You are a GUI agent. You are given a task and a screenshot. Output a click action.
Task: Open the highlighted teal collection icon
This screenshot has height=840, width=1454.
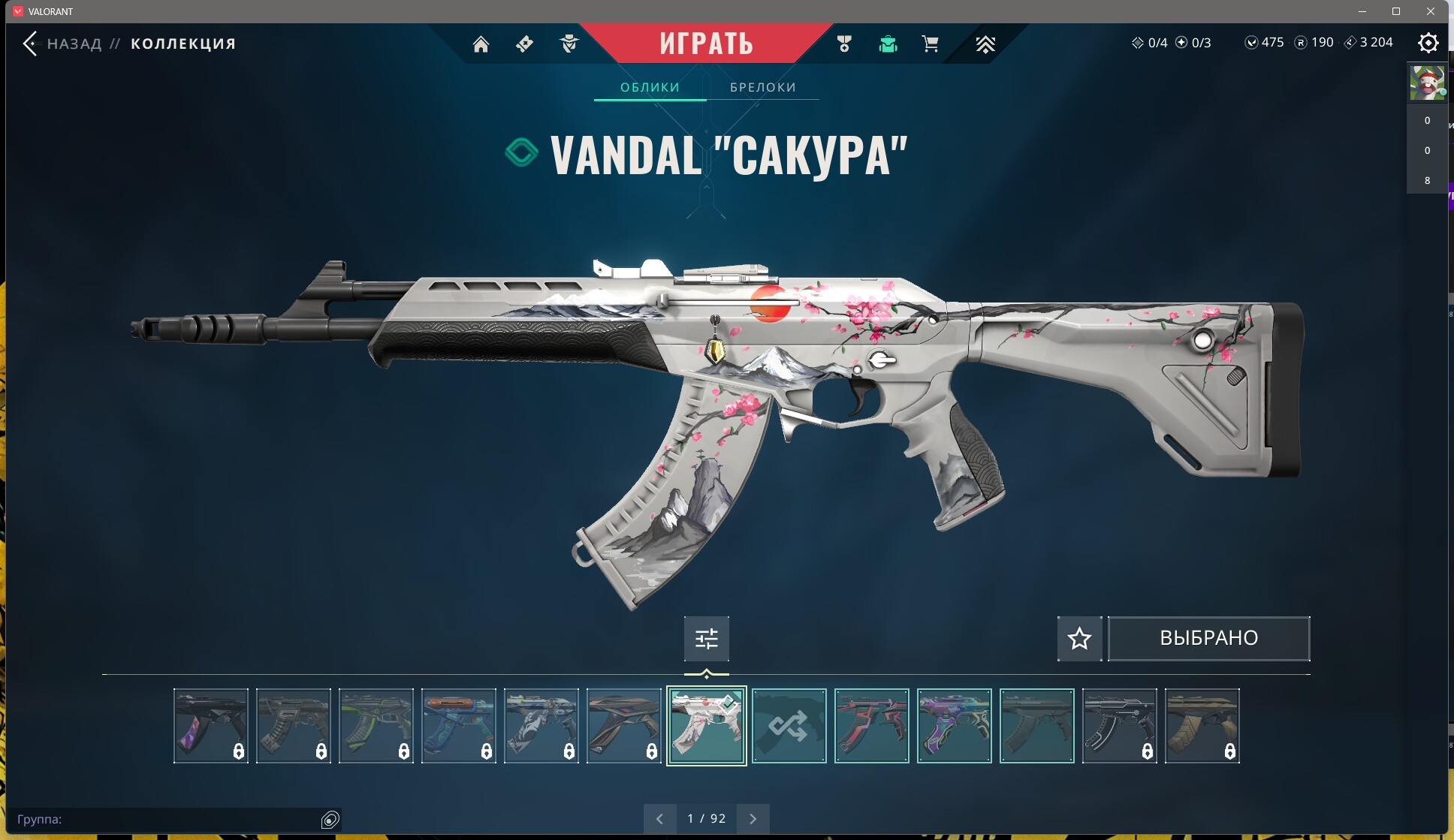tap(888, 44)
